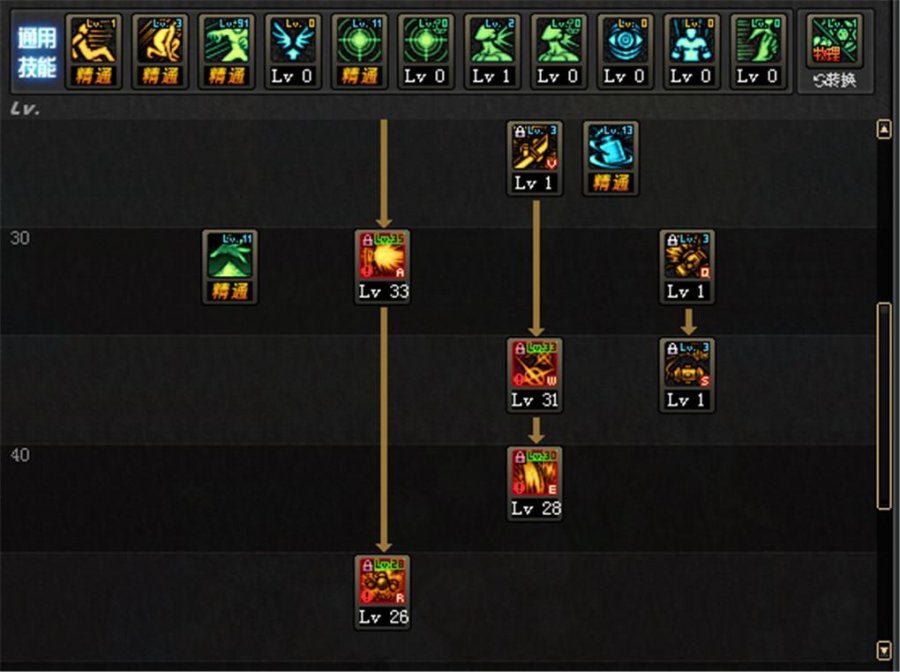Choose the flame Lv 28 skill icon

click(x=535, y=474)
